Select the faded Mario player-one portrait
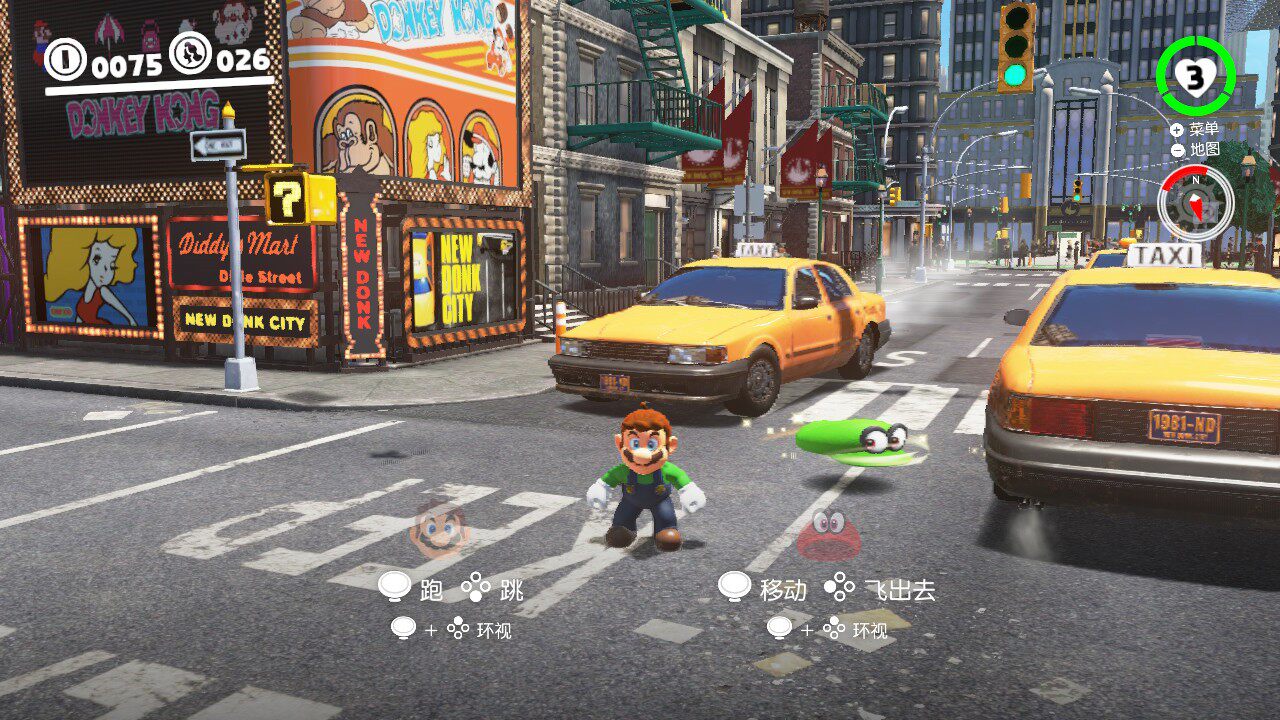Screen dimensions: 1280x720 439,530
